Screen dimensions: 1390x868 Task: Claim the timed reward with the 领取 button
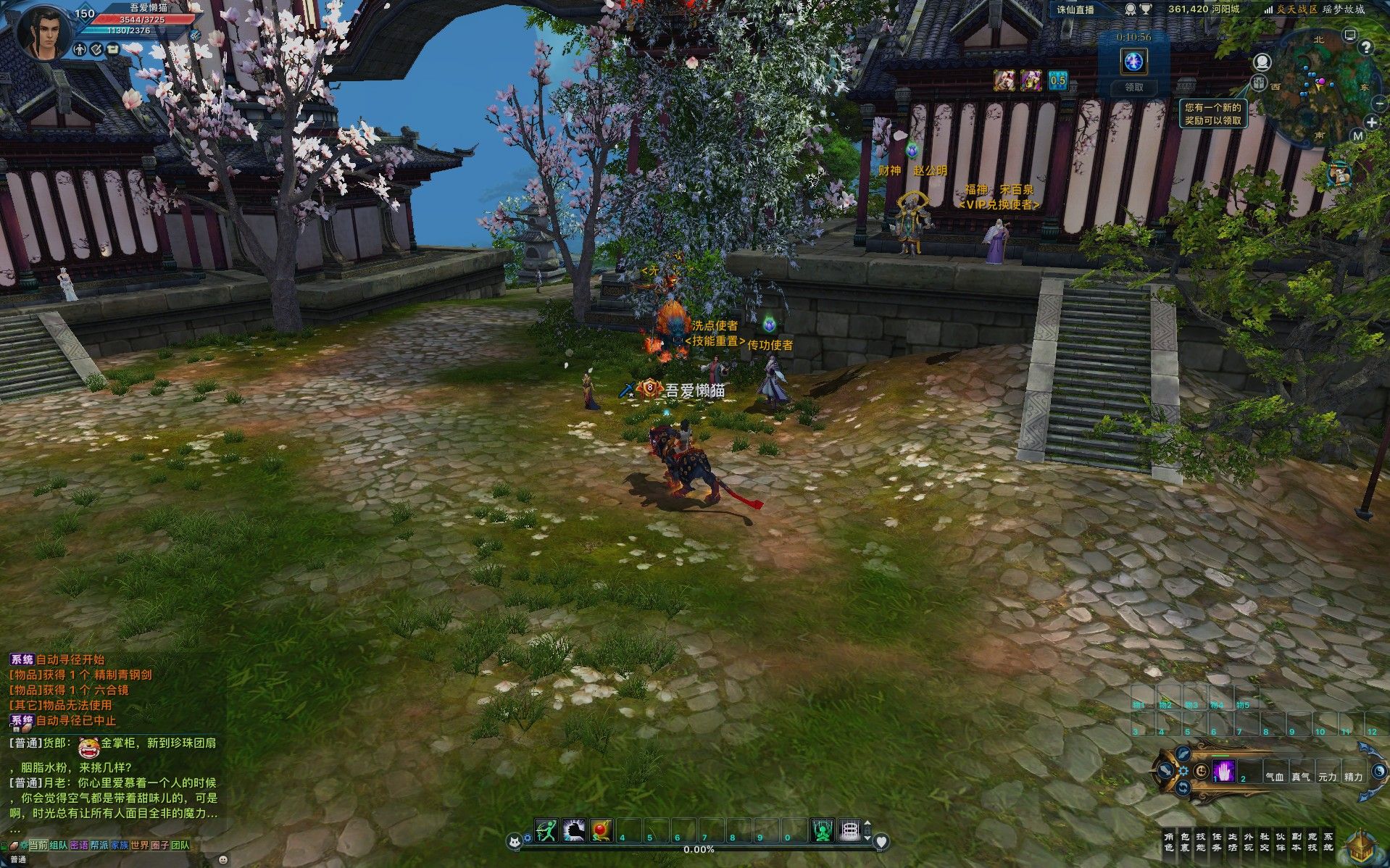[1133, 87]
